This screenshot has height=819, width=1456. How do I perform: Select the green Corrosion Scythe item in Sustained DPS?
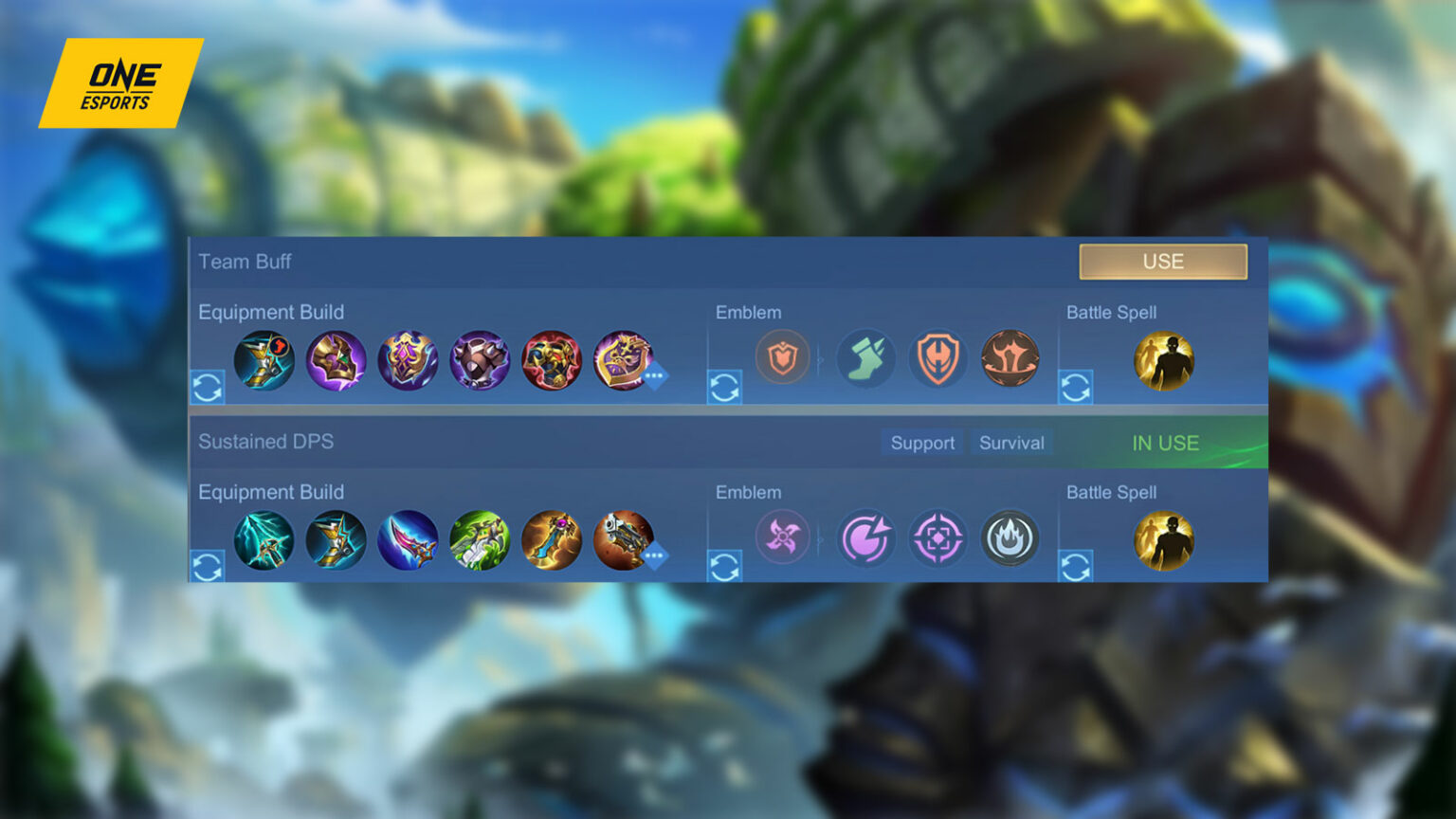pos(480,540)
